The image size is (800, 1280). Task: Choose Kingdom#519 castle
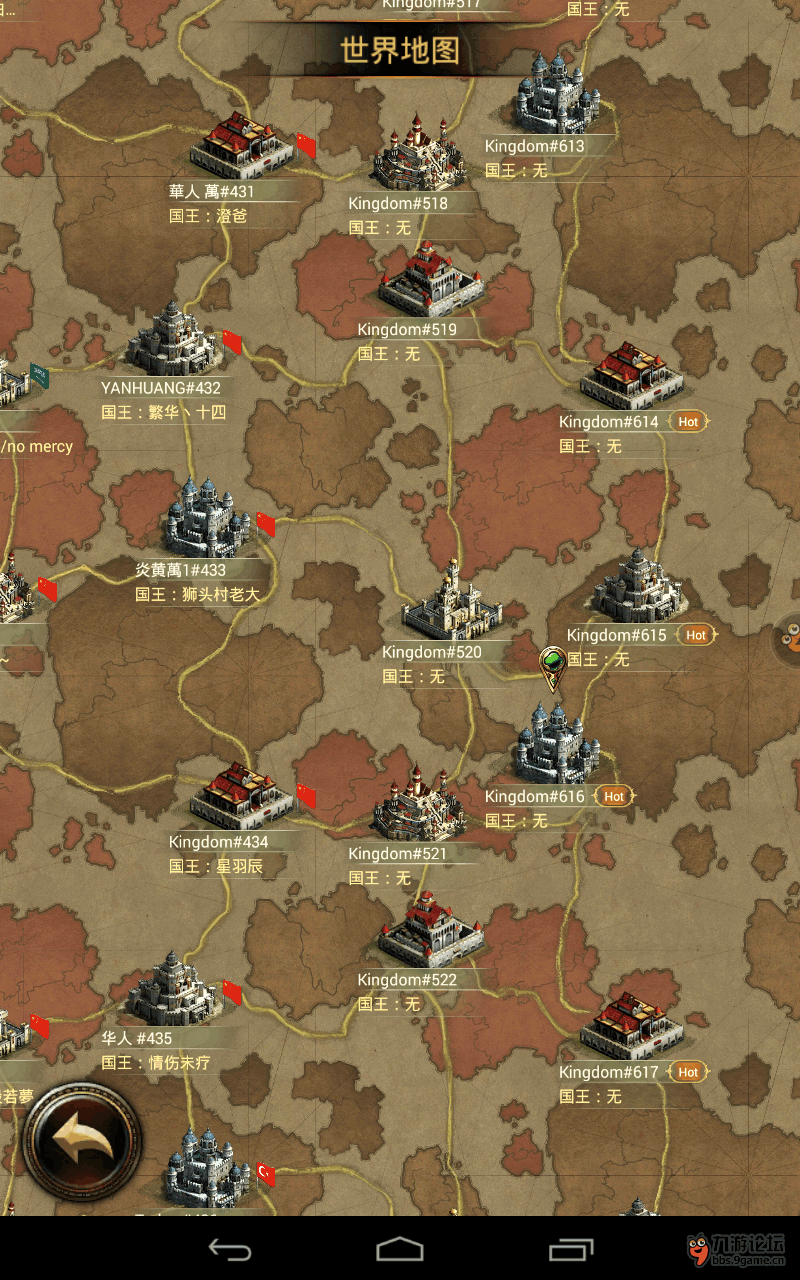(x=430, y=278)
